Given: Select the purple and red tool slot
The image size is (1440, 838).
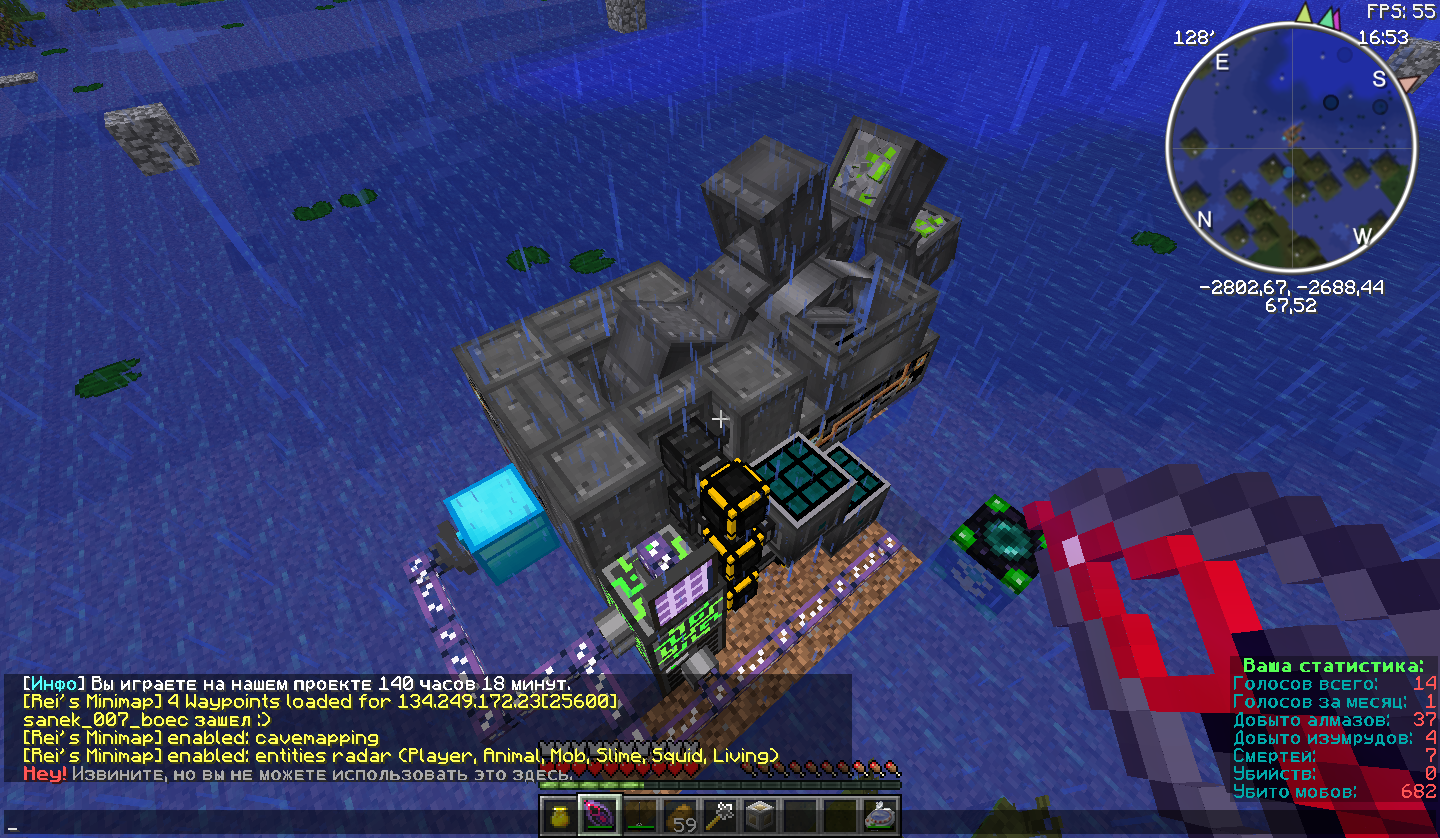Looking at the screenshot, I should [x=600, y=815].
